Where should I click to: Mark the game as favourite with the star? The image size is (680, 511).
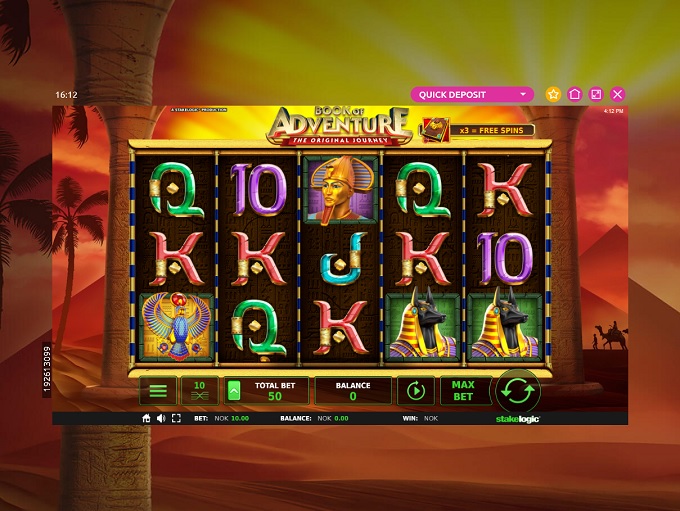[554, 94]
